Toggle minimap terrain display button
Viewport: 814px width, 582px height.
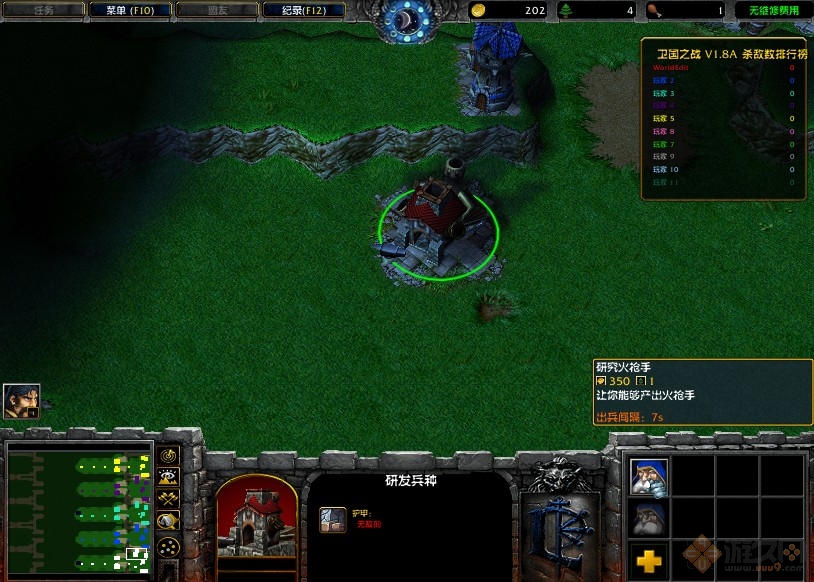click(x=168, y=478)
